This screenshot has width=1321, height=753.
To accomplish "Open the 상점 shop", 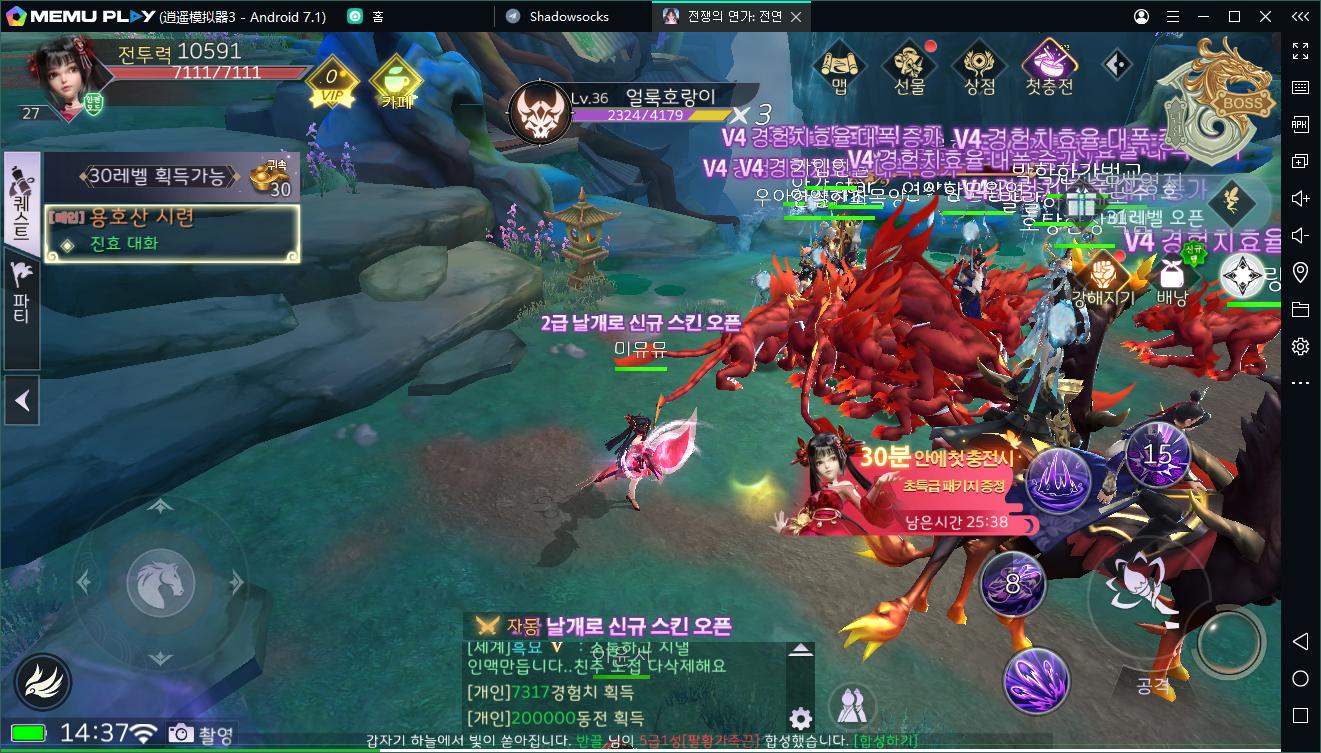I will pos(979,68).
